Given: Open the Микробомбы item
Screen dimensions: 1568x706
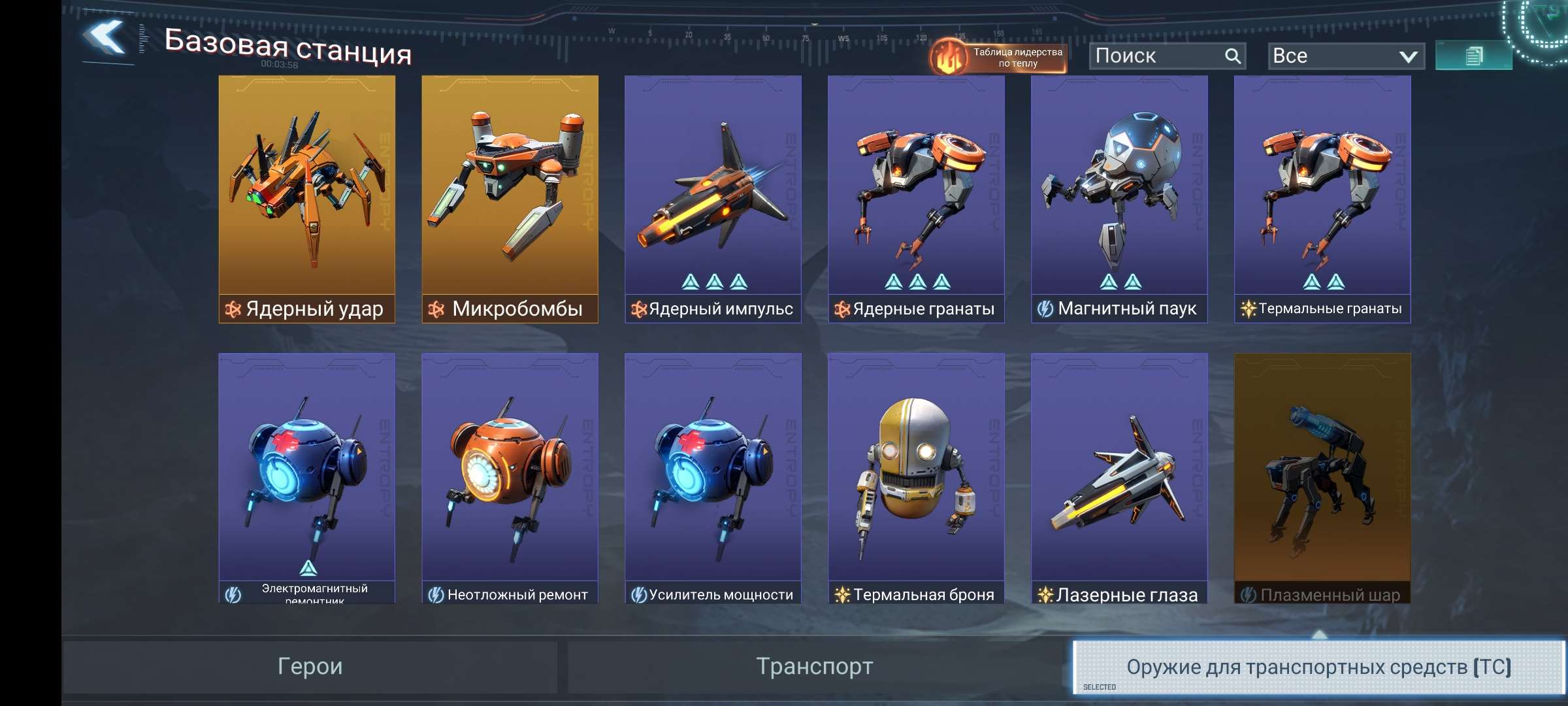Looking at the screenshot, I should [510, 196].
